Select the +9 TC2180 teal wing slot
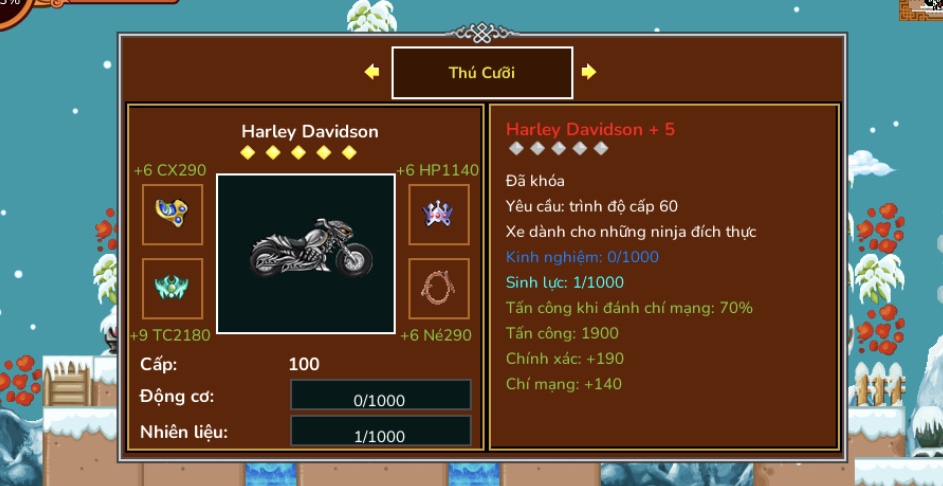This screenshot has width=943, height=486. (172, 289)
